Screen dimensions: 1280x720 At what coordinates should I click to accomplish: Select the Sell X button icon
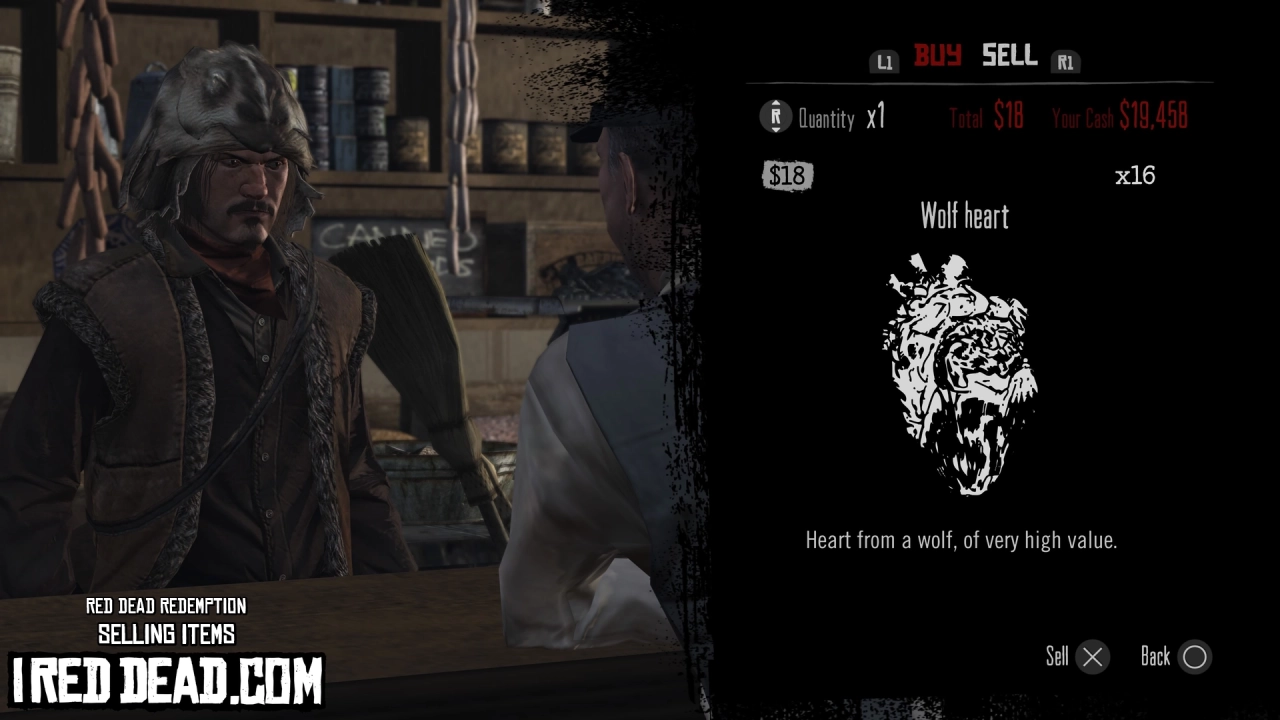[1092, 657]
